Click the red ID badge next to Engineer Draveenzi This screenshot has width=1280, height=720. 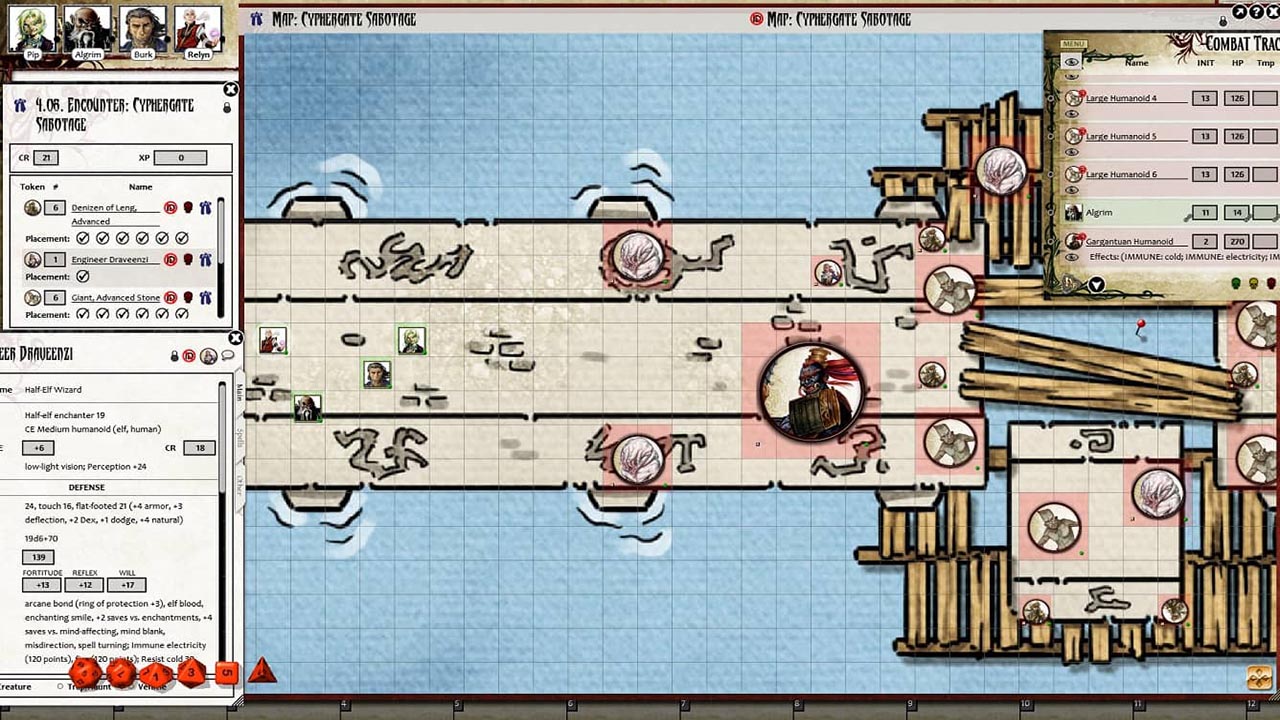(170, 259)
